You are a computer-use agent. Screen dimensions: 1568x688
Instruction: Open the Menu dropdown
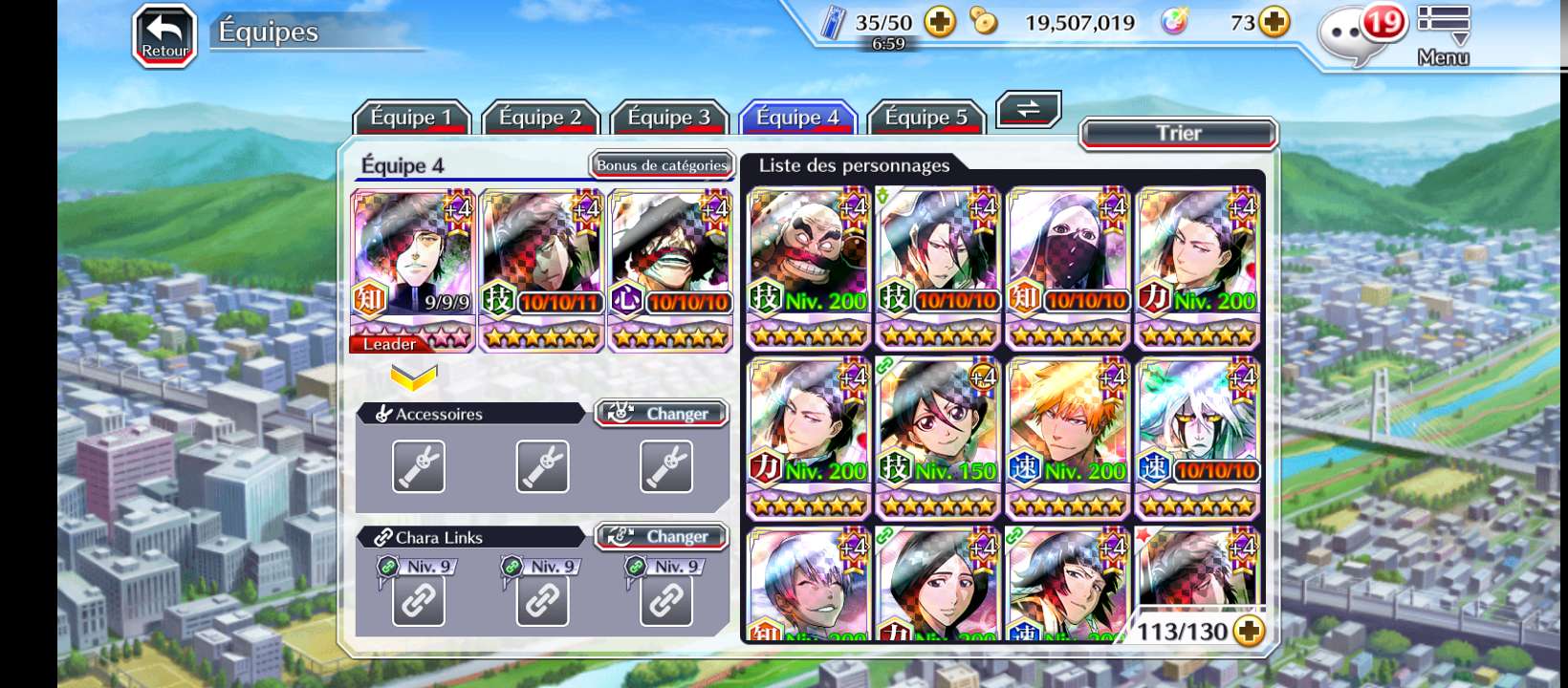1443,36
